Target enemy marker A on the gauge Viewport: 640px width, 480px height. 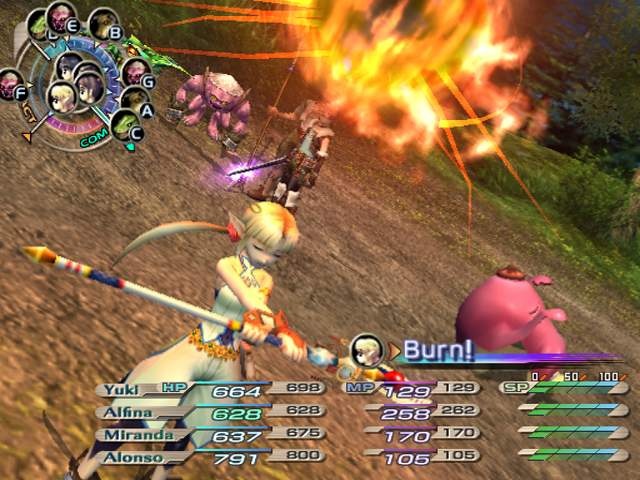pyautogui.click(x=134, y=99)
